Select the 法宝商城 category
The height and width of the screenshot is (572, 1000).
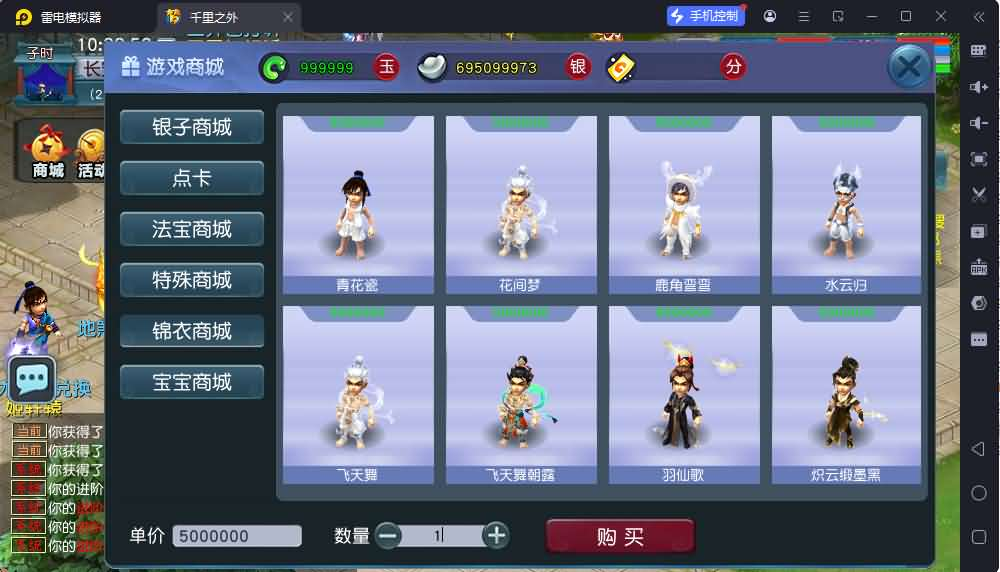[192, 229]
